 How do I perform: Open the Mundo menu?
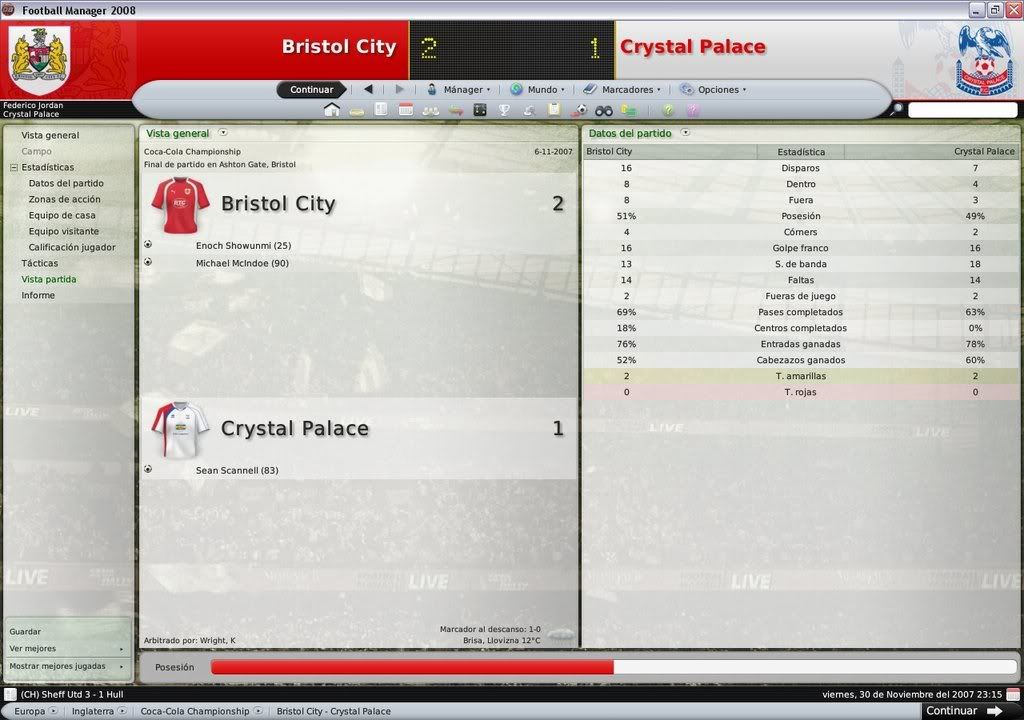click(x=538, y=90)
